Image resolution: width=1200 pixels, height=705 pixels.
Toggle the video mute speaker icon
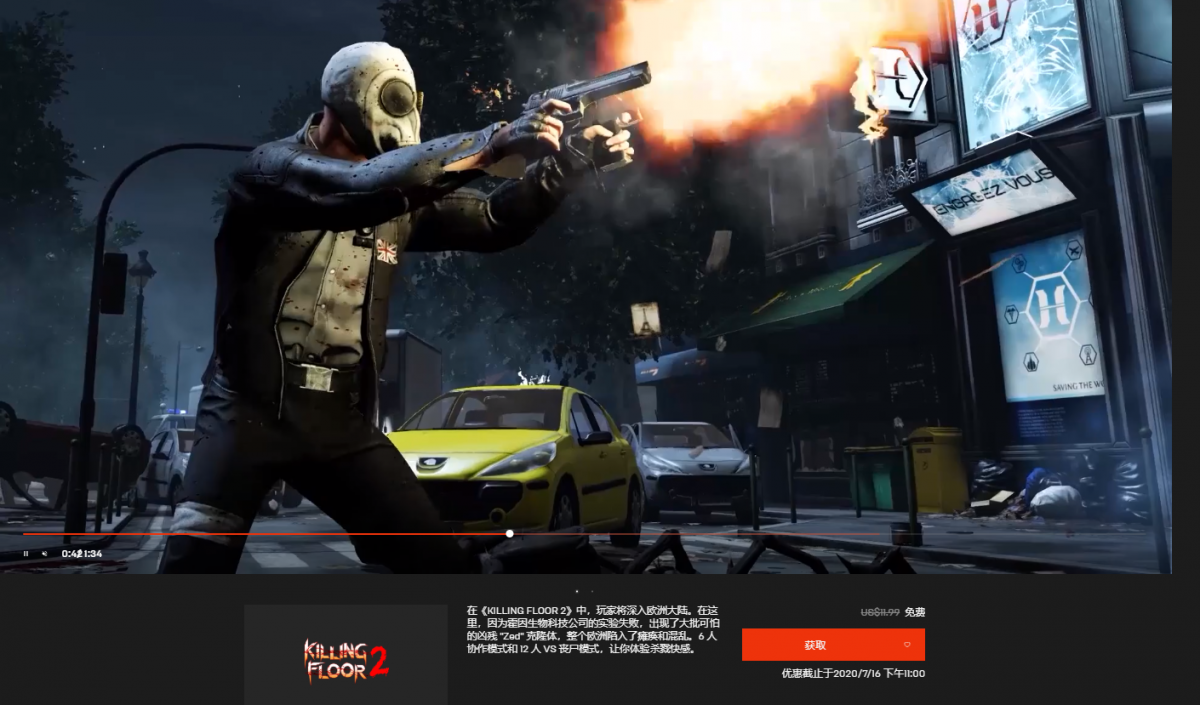click(44, 553)
